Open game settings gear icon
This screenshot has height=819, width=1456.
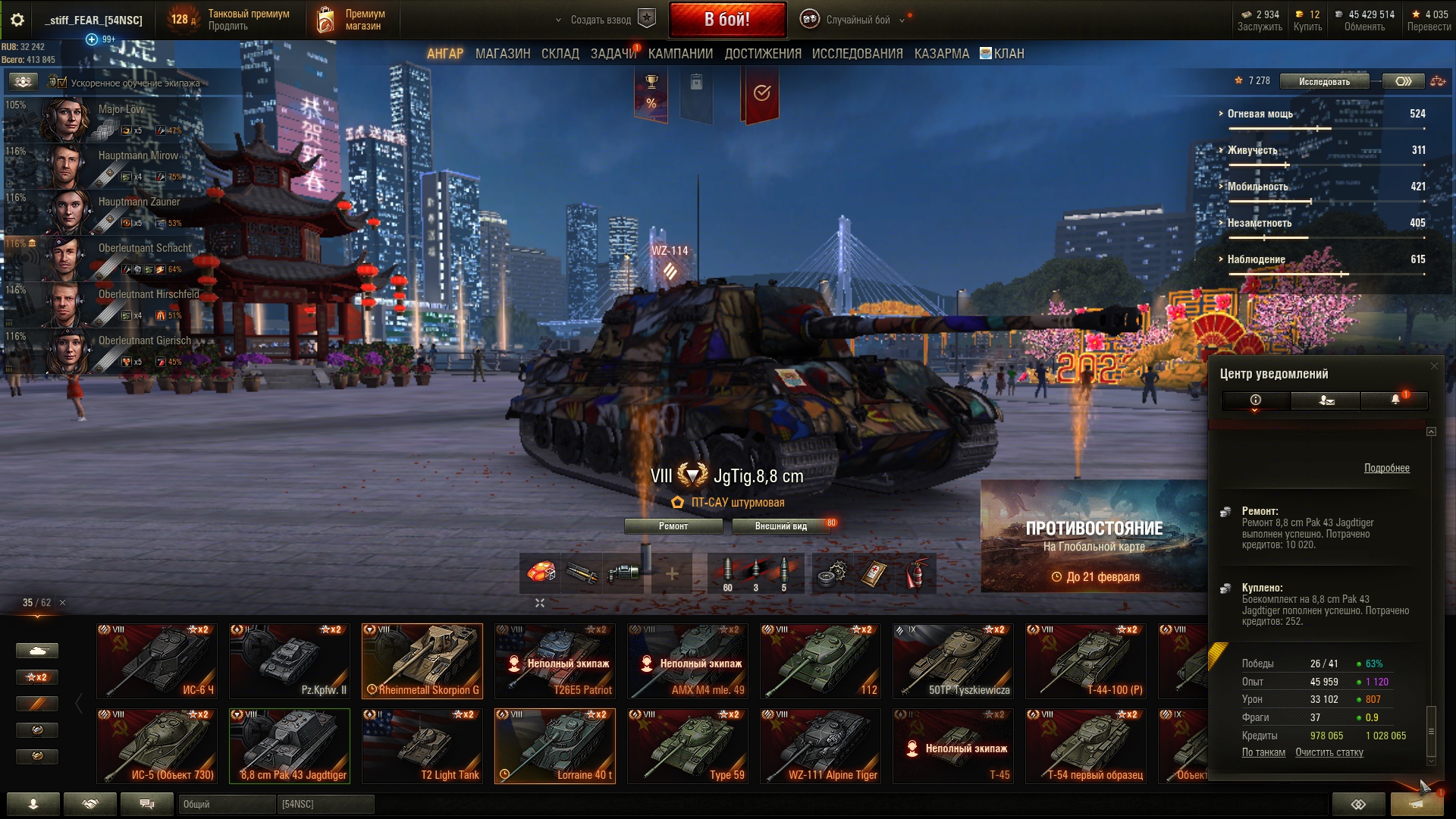17,20
